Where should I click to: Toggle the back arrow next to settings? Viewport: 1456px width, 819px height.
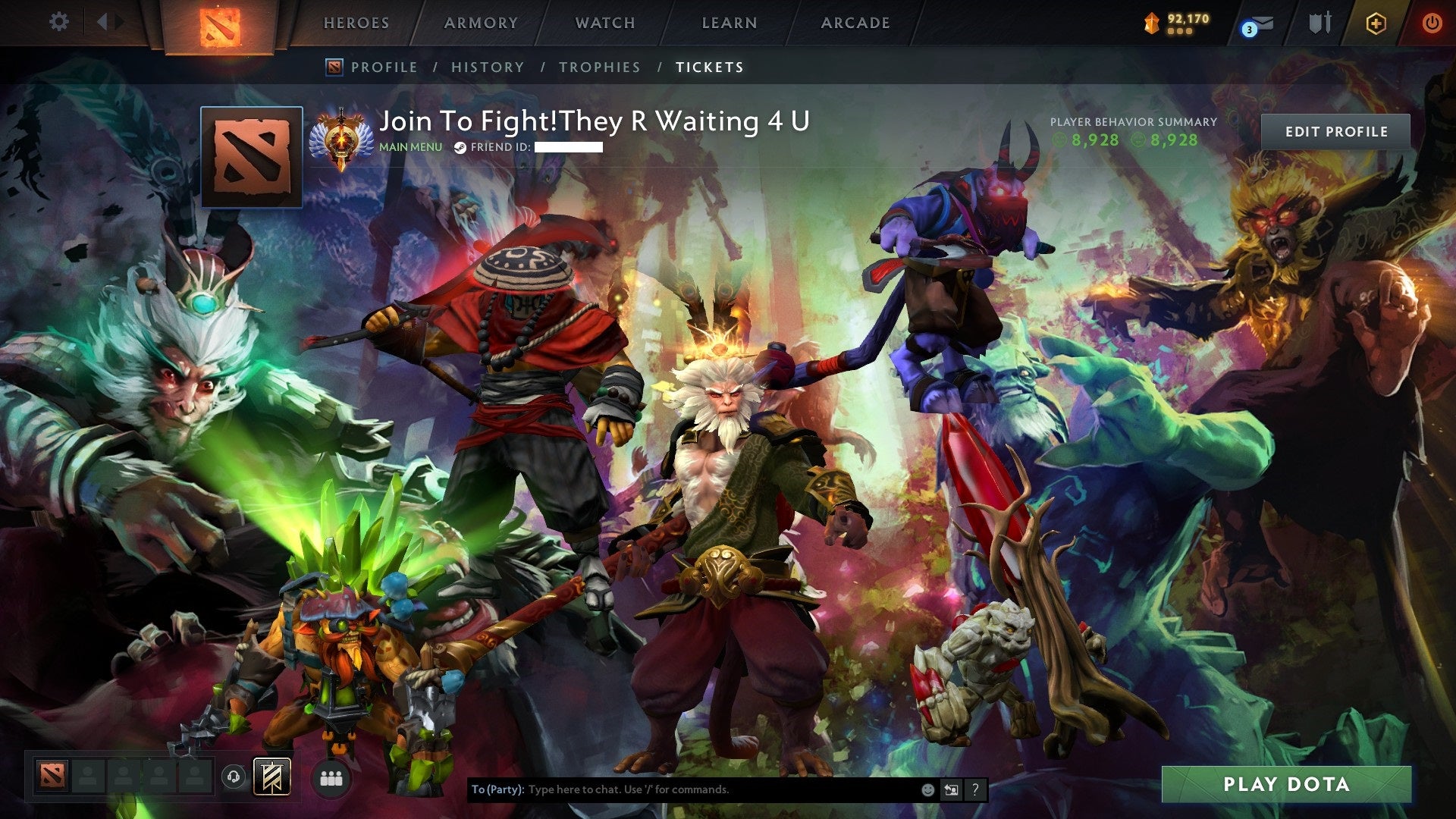pos(104,22)
